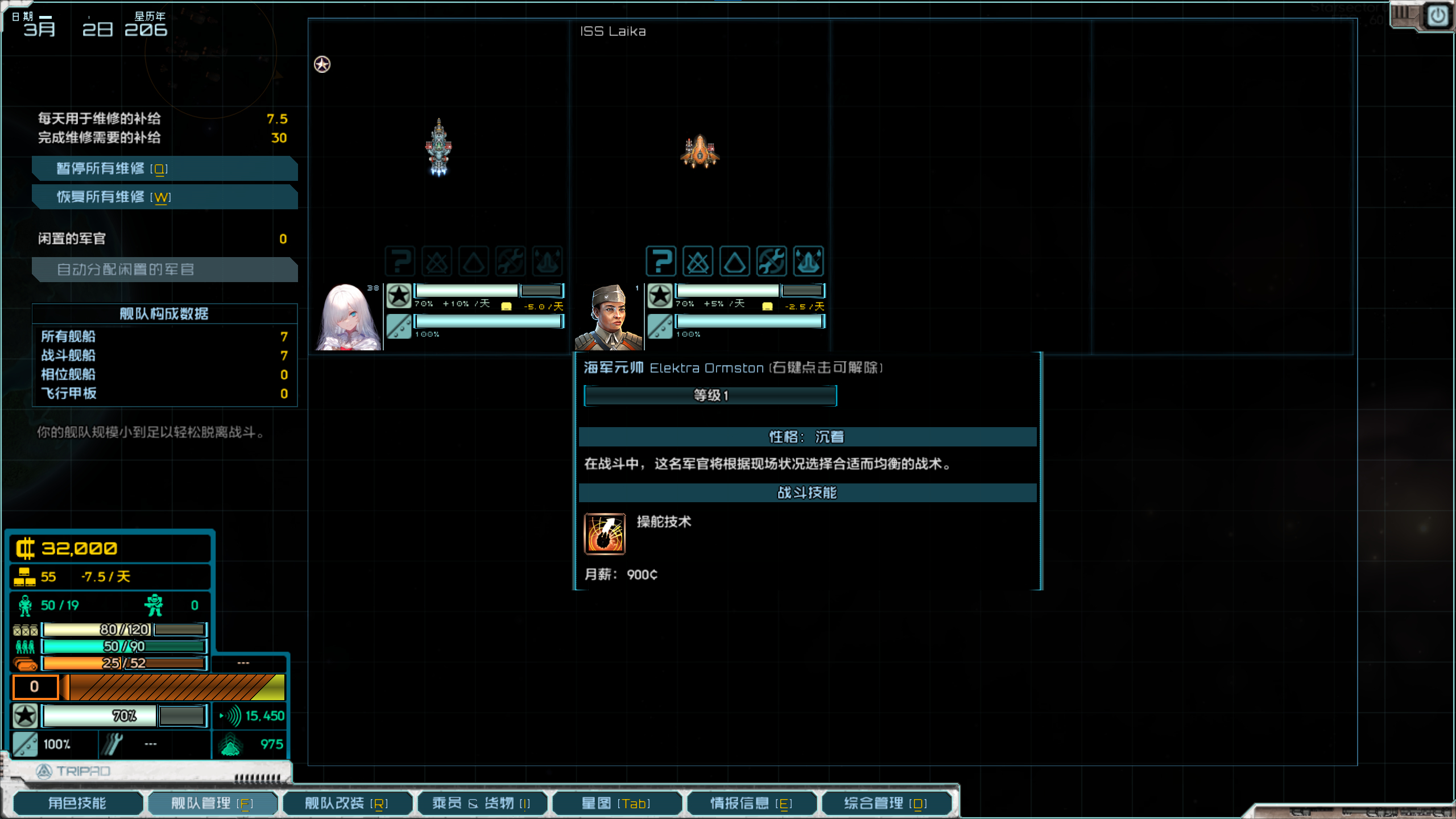Enable 暂停所有维修 to pause all repairs
Viewport: 1456px width, 819px height.
point(165,168)
